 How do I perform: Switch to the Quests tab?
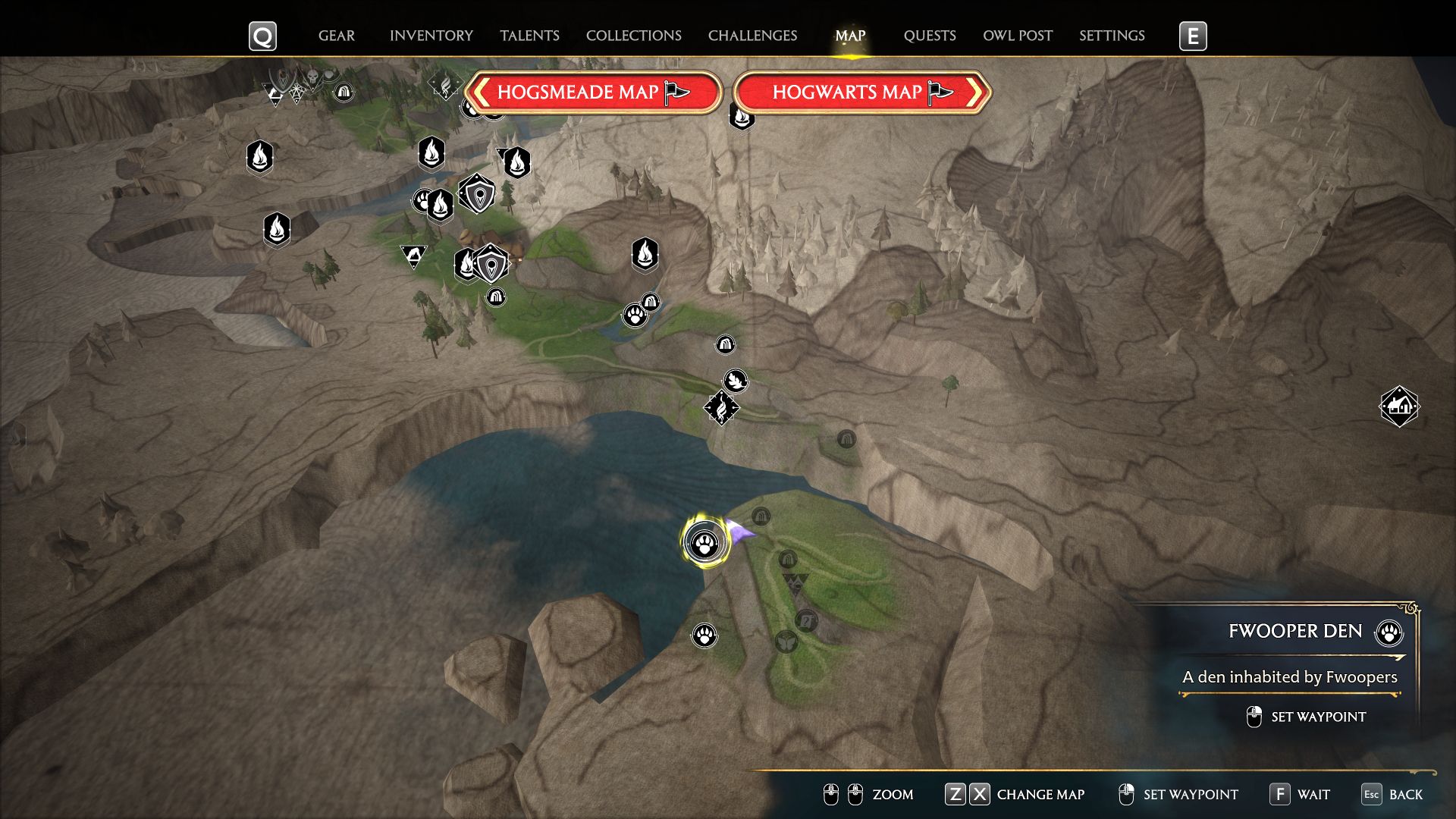pyautogui.click(x=929, y=36)
